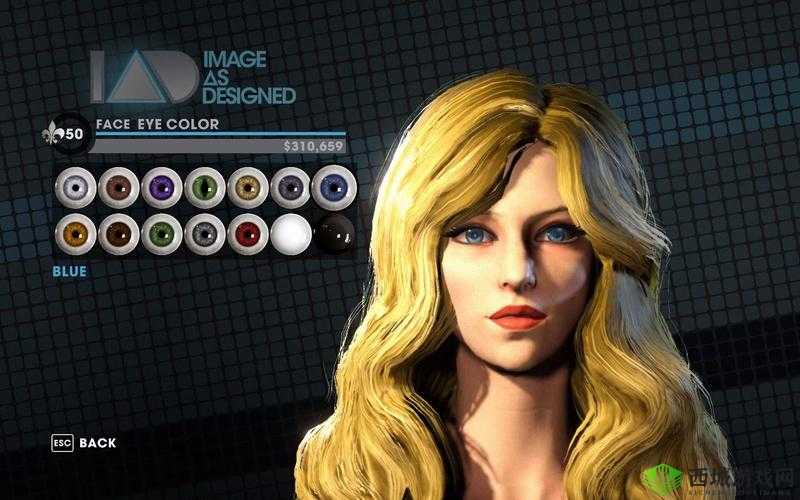Pick the red eye color
The height and width of the screenshot is (500, 800).
pyautogui.click(x=246, y=233)
